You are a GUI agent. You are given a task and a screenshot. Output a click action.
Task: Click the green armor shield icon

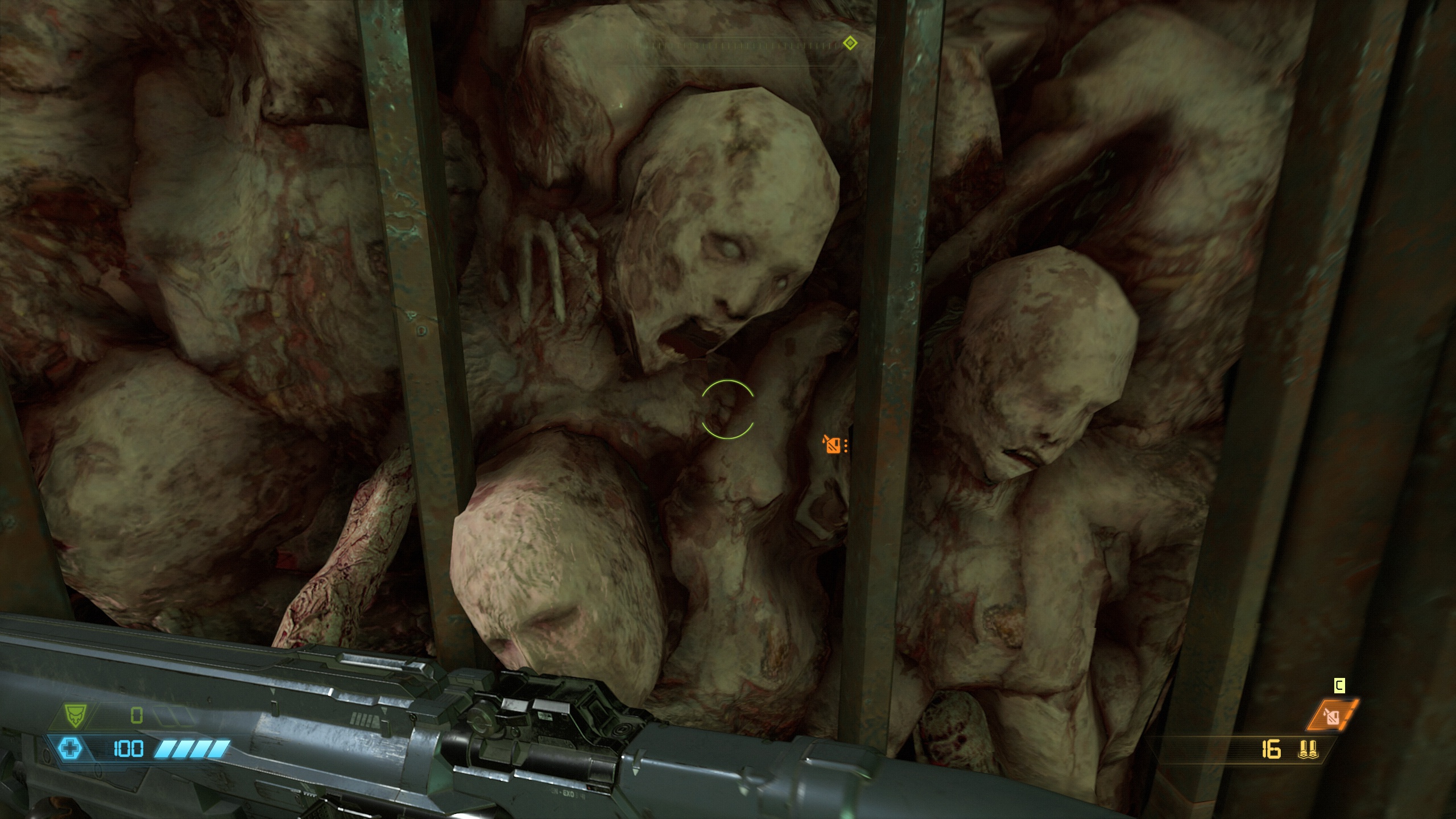pyautogui.click(x=72, y=714)
